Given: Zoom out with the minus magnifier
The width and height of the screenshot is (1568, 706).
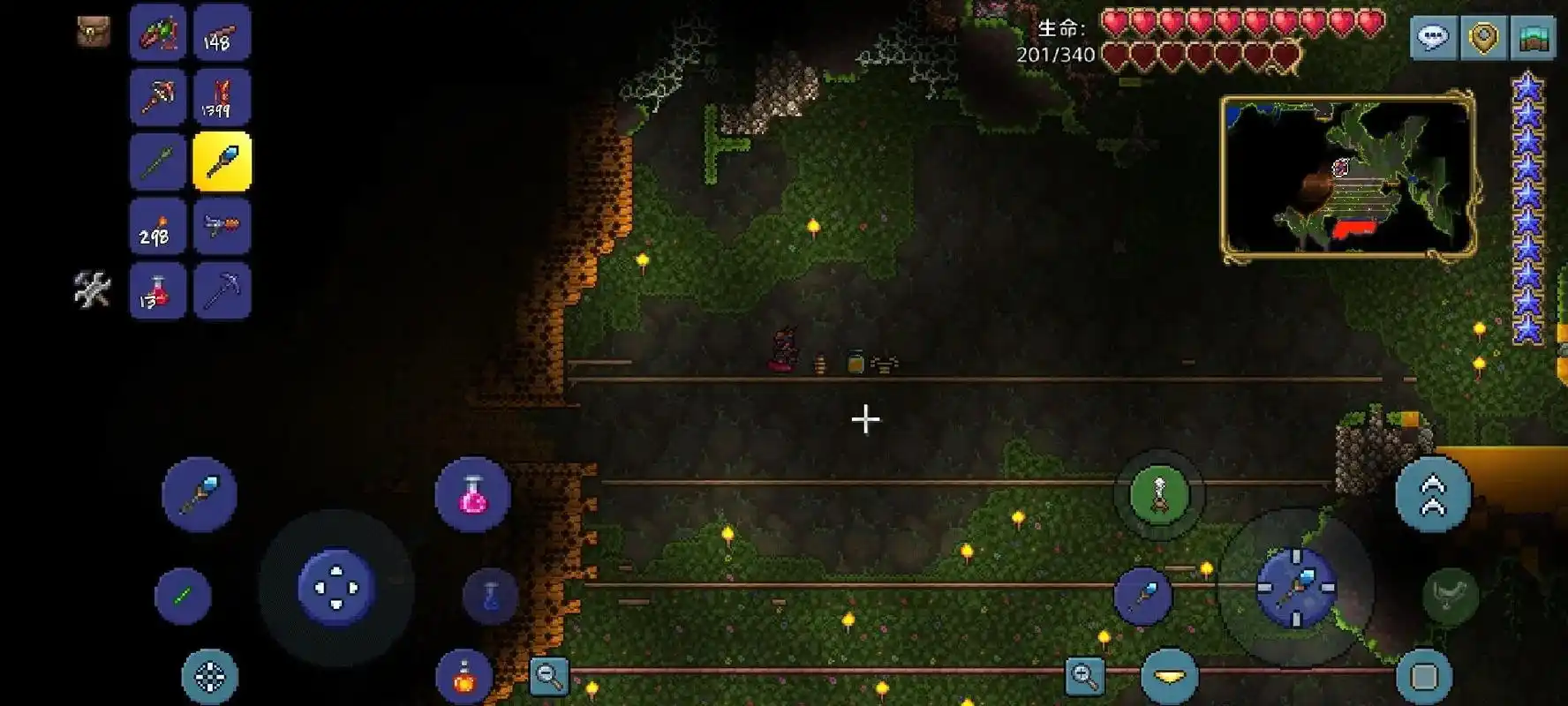Looking at the screenshot, I should pyautogui.click(x=548, y=676).
